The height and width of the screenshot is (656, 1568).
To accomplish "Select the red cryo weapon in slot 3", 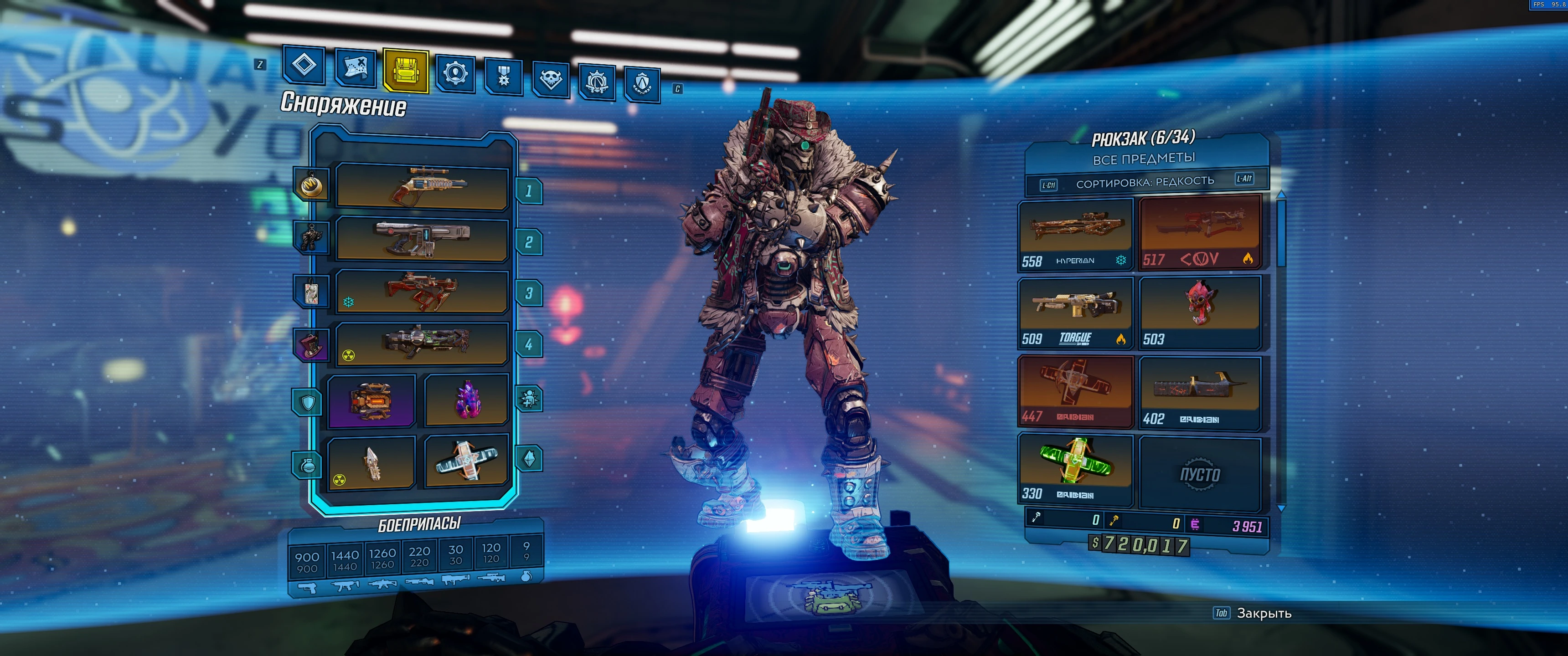I will click(422, 292).
